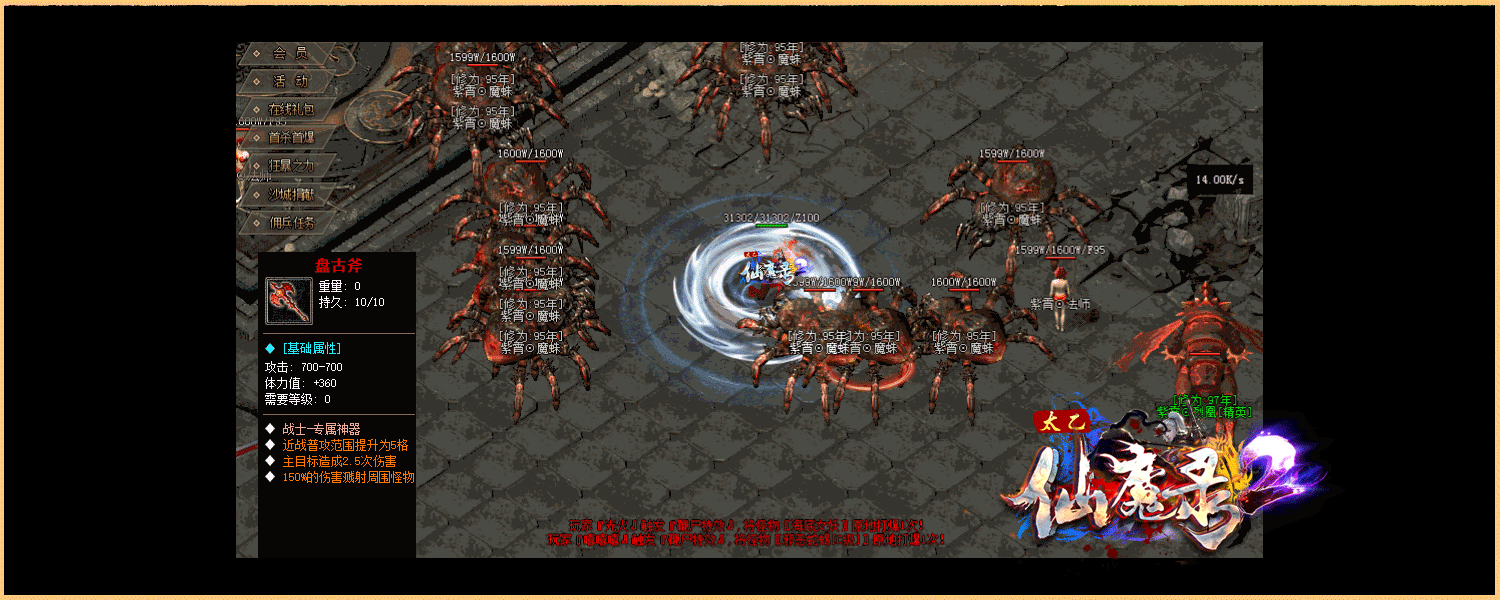Open the 首杀首爆 menu entry
Image resolution: width=1500 pixels, height=600 pixels.
tap(290, 137)
